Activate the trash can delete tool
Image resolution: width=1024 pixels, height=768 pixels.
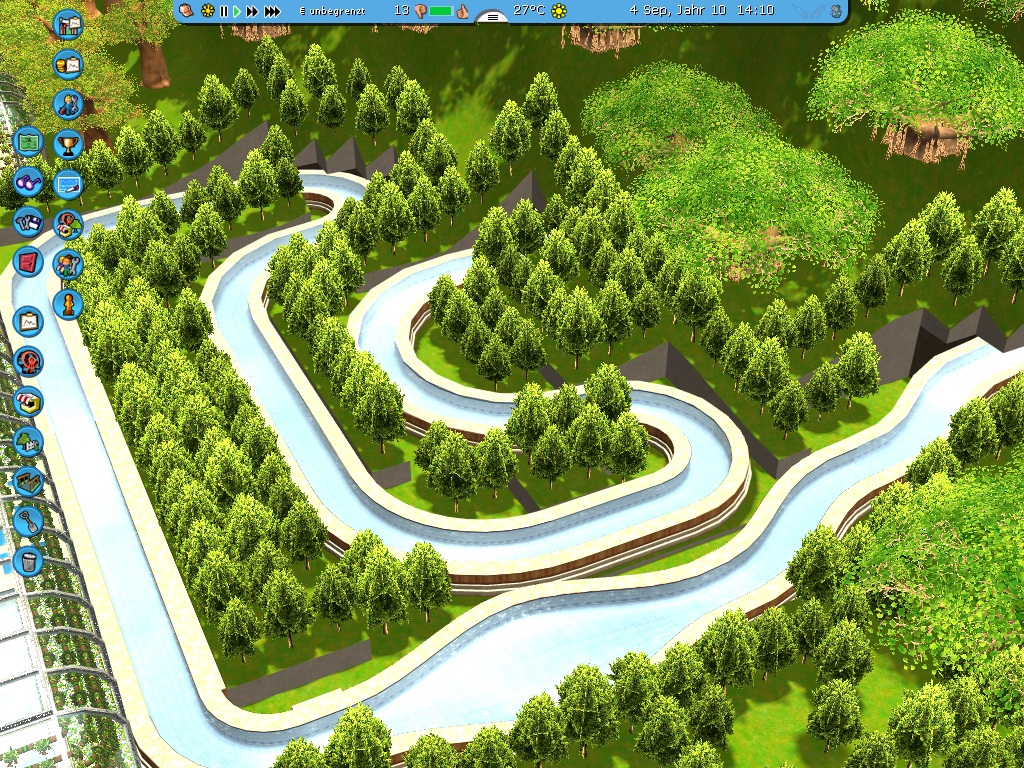pos(28,561)
